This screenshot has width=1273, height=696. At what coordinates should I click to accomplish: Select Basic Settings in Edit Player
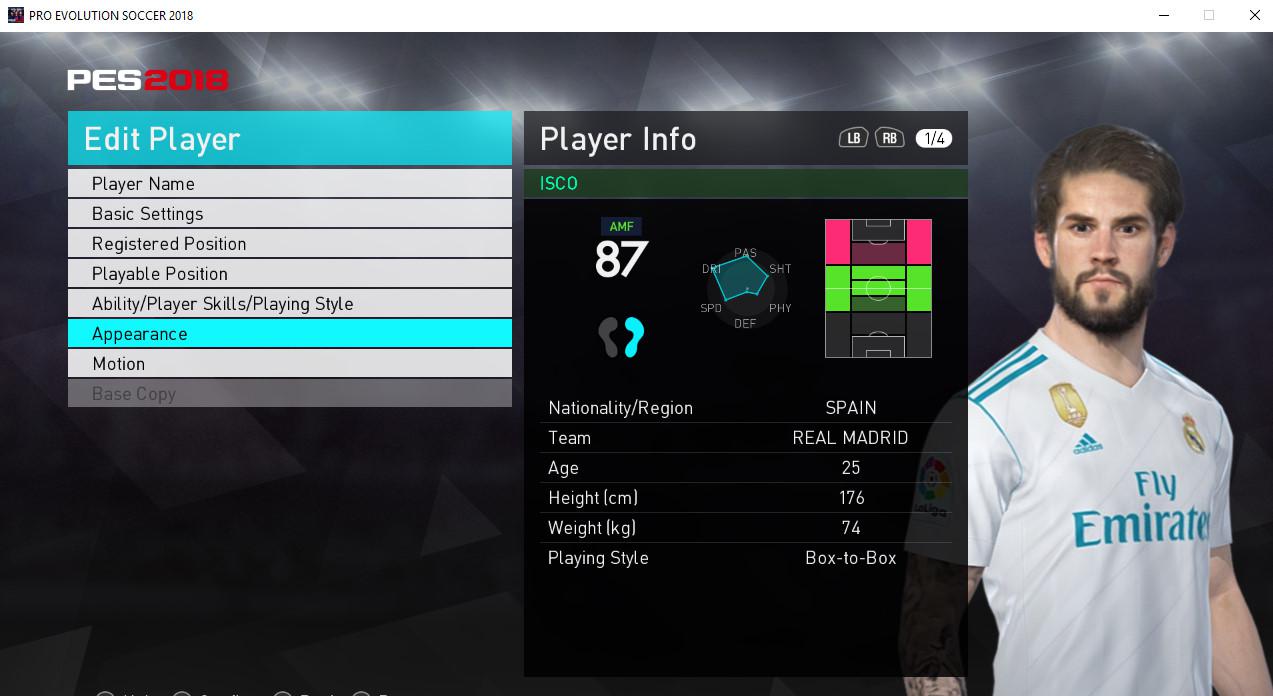point(289,214)
